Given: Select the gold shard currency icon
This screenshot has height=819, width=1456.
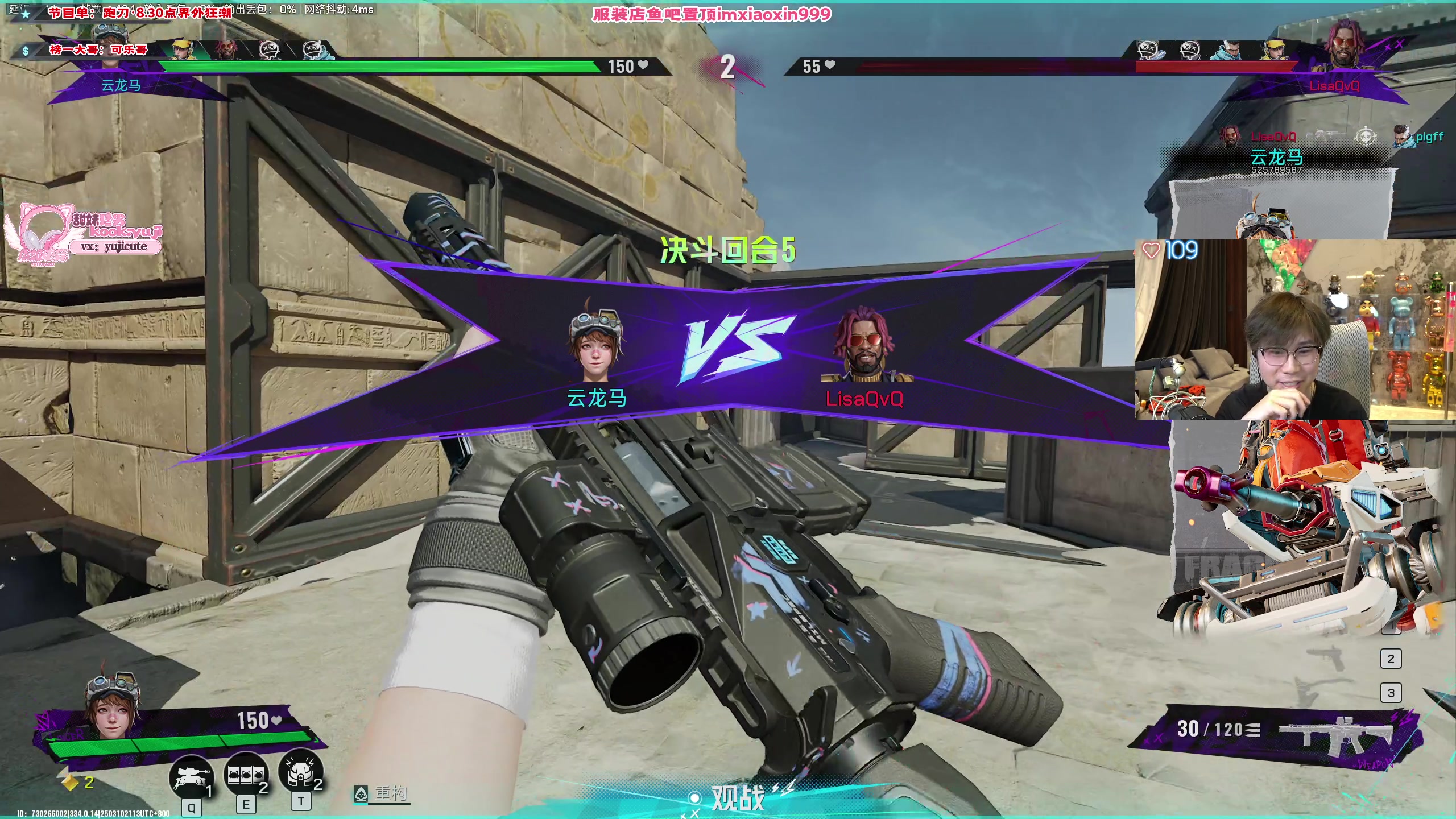Looking at the screenshot, I should (x=70, y=783).
